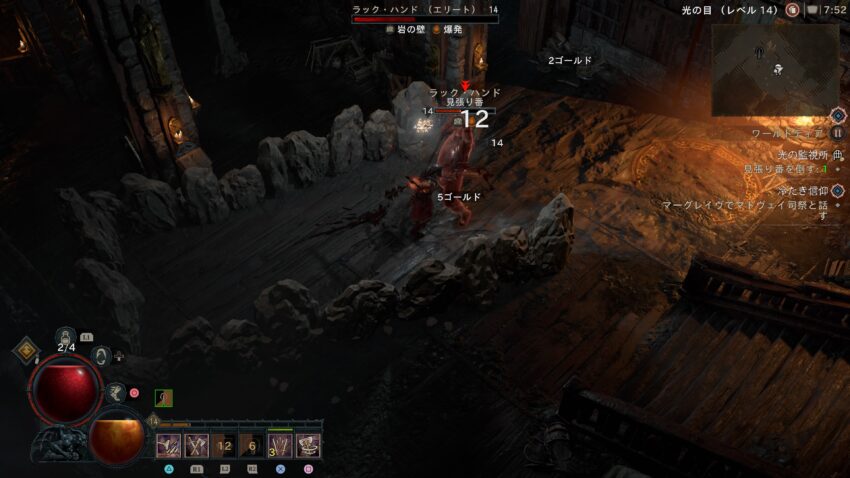Click the gold diamond emblem beside the health orb
Image resolution: width=850 pixels, height=478 pixels.
click(x=26, y=352)
